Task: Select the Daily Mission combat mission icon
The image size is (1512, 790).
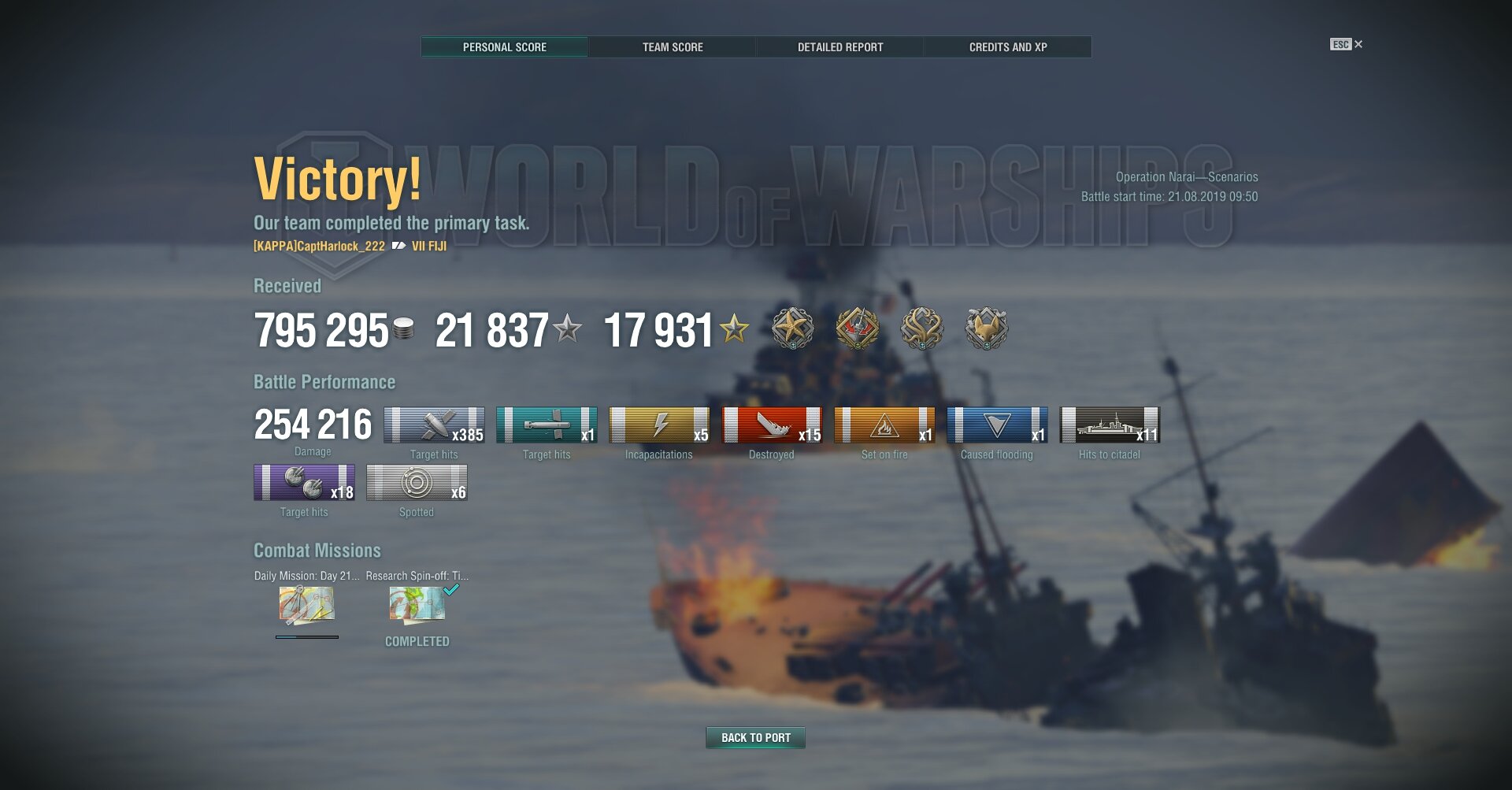Action: [x=306, y=605]
